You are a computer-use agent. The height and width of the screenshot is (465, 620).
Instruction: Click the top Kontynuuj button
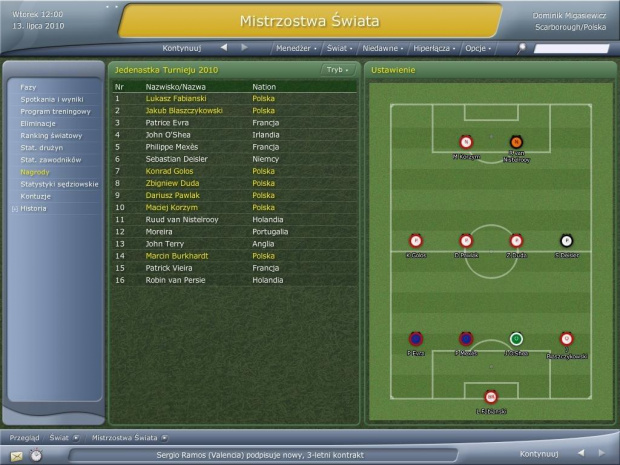(x=184, y=47)
